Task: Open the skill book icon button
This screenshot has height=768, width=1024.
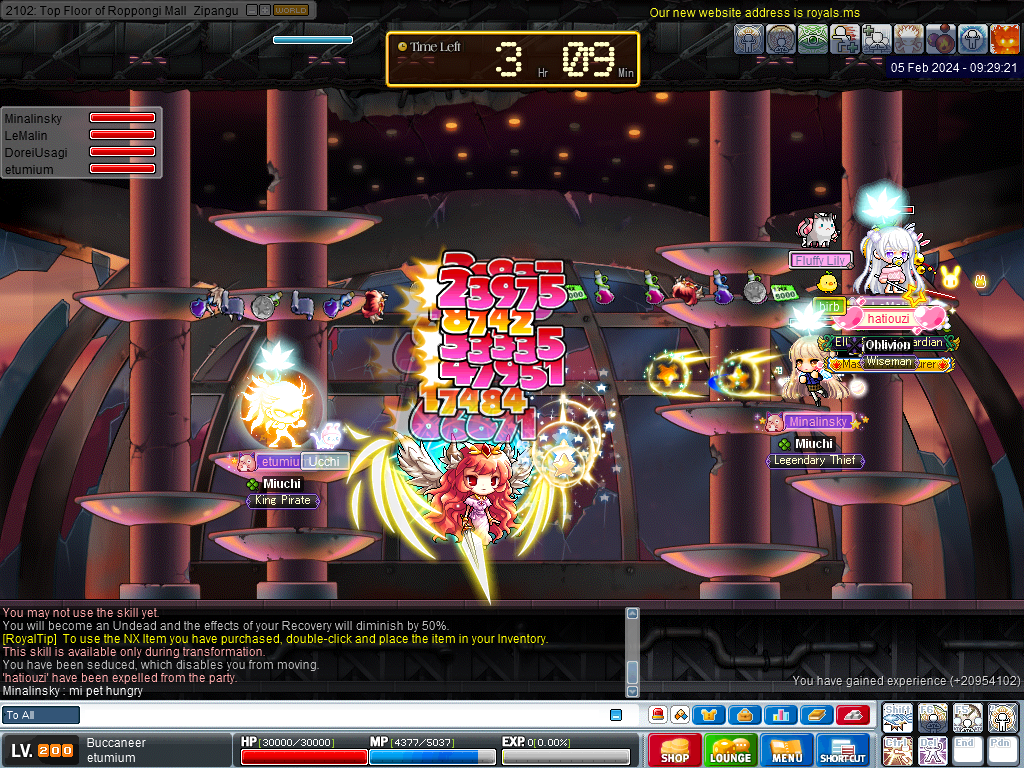Action: [815, 715]
